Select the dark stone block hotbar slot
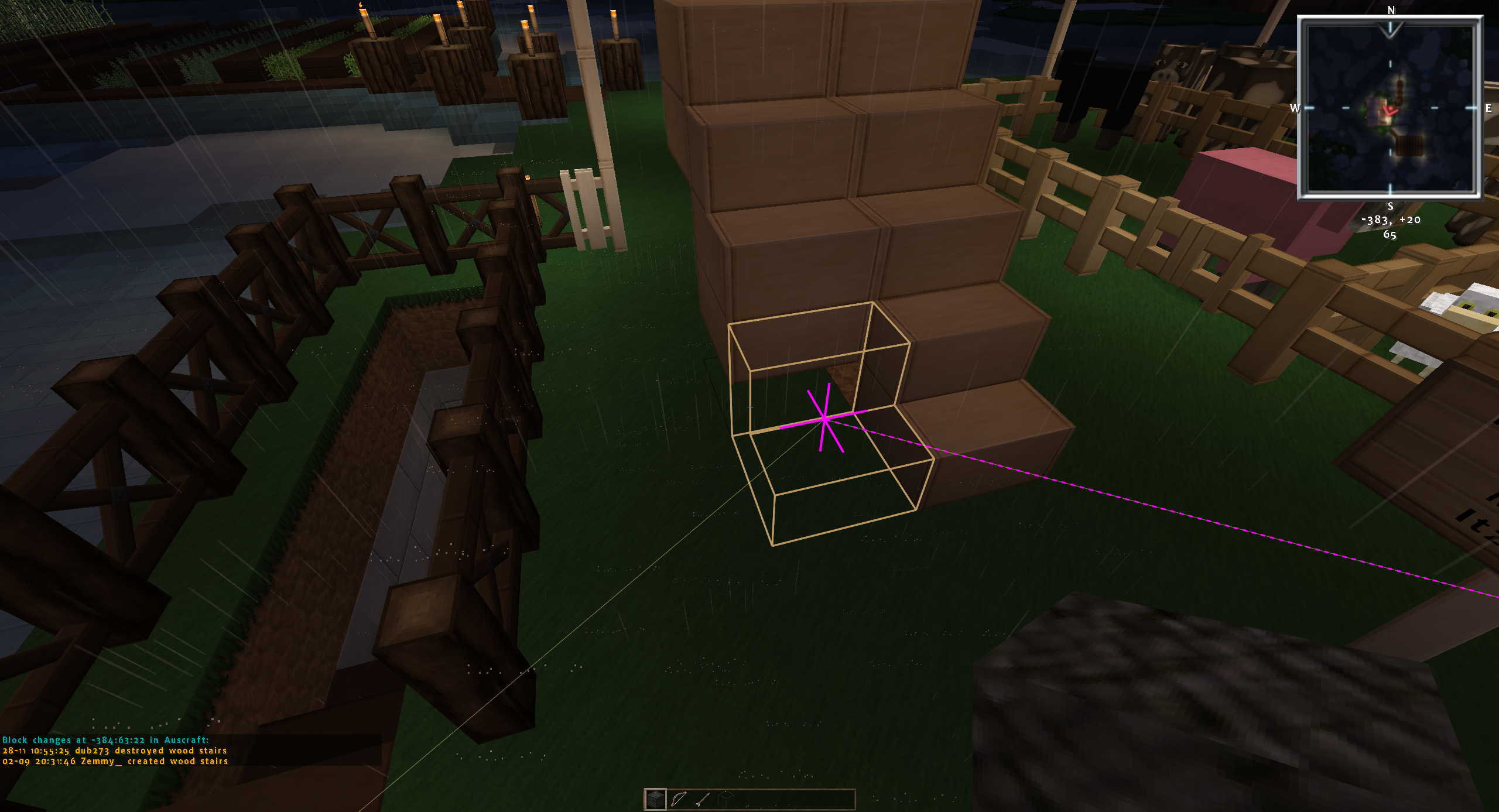 [x=655, y=799]
